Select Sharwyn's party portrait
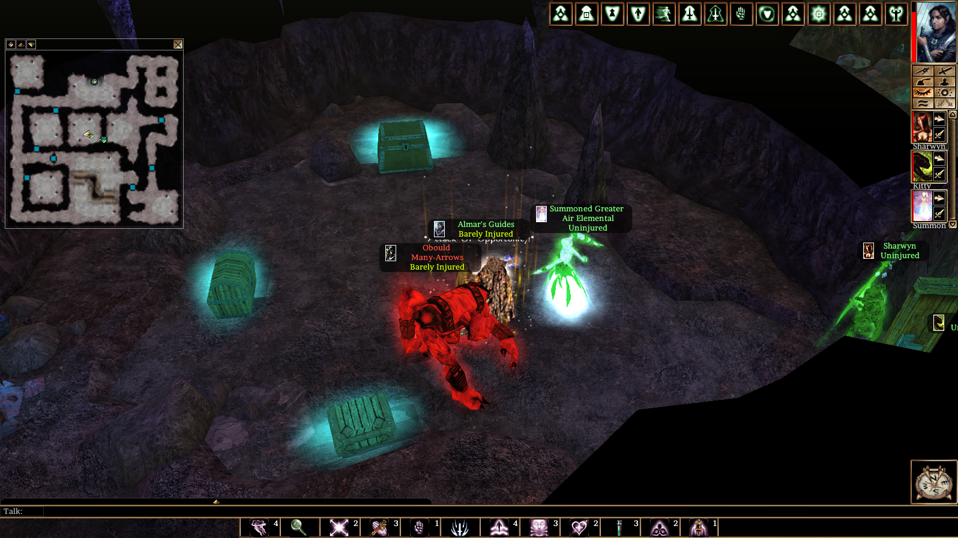Image resolution: width=958 pixels, height=538 pixels. (921, 127)
